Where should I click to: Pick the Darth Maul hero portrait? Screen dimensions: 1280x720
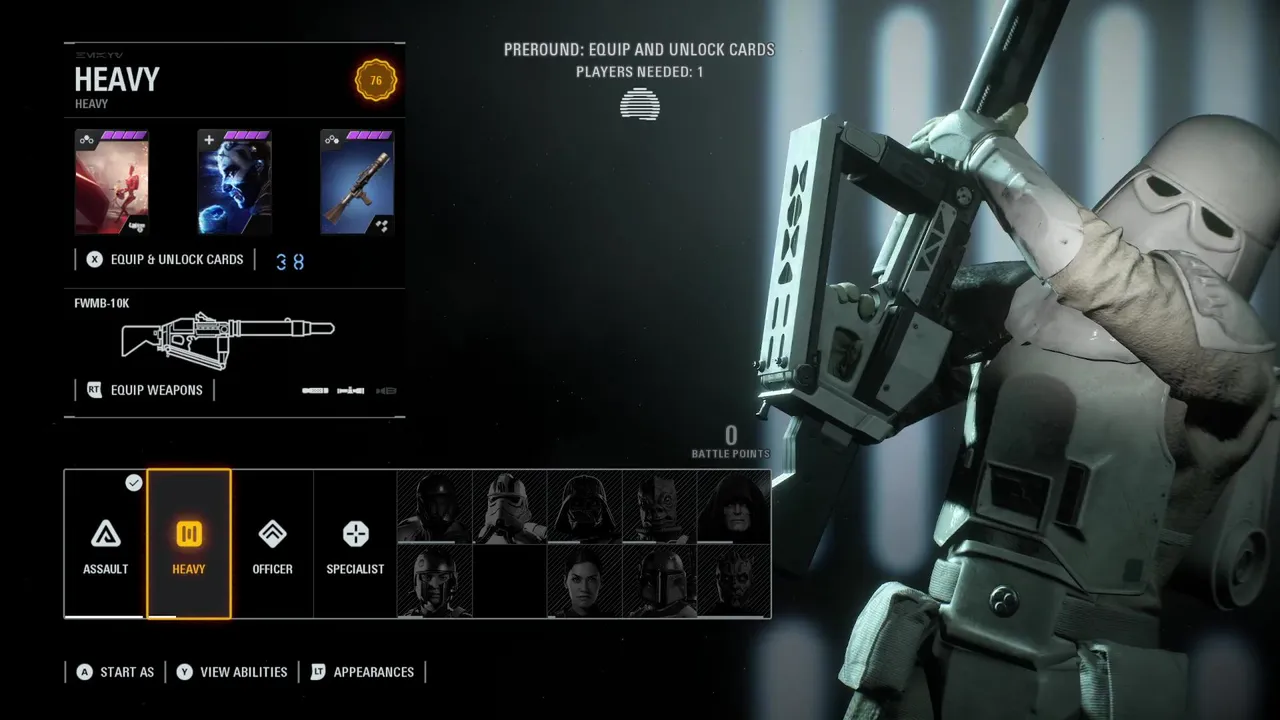coord(733,581)
